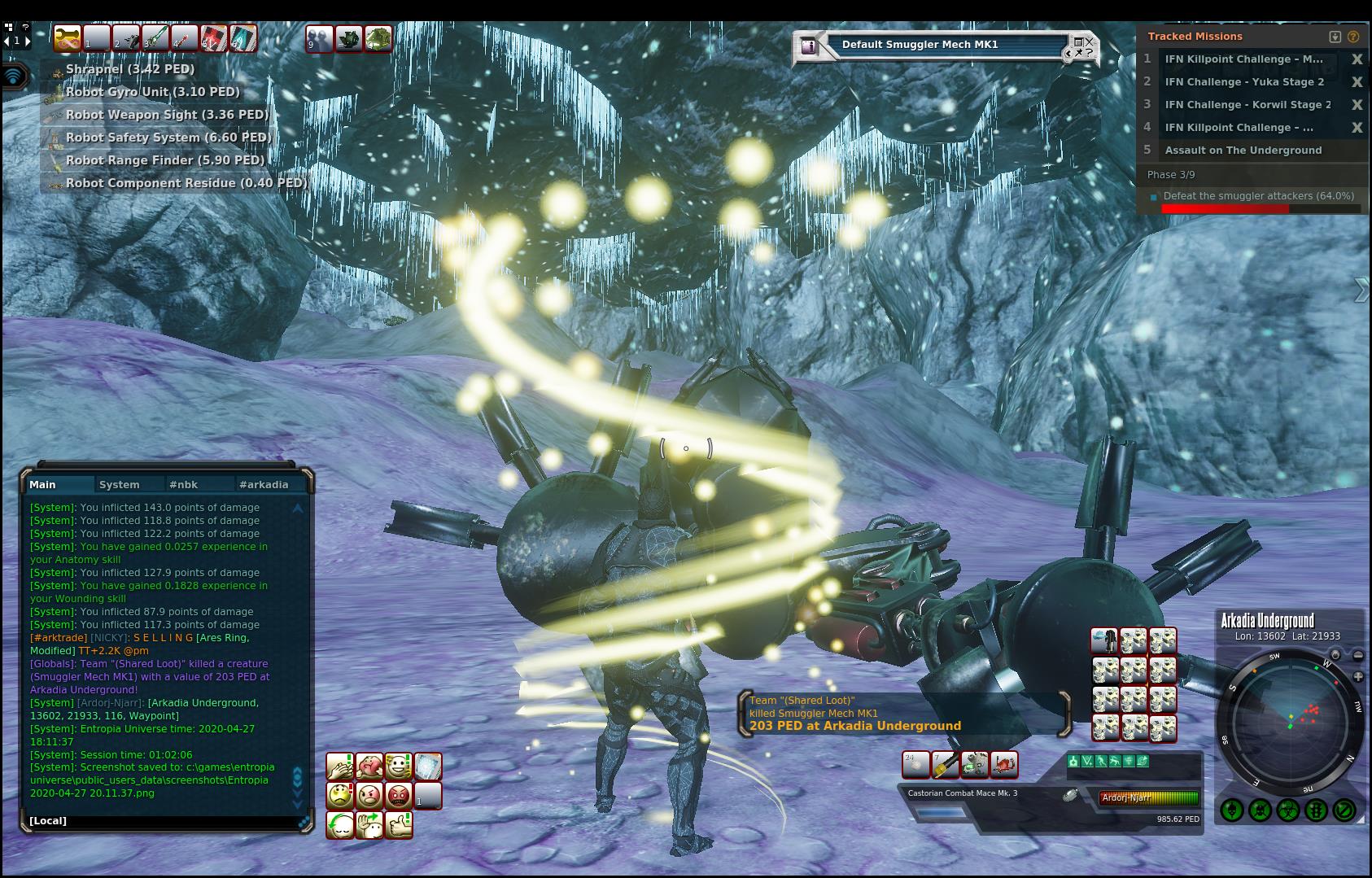Select the green sword in hotbar slot 3
The height and width of the screenshot is (878, 1372).
click(x=155, y=38)
